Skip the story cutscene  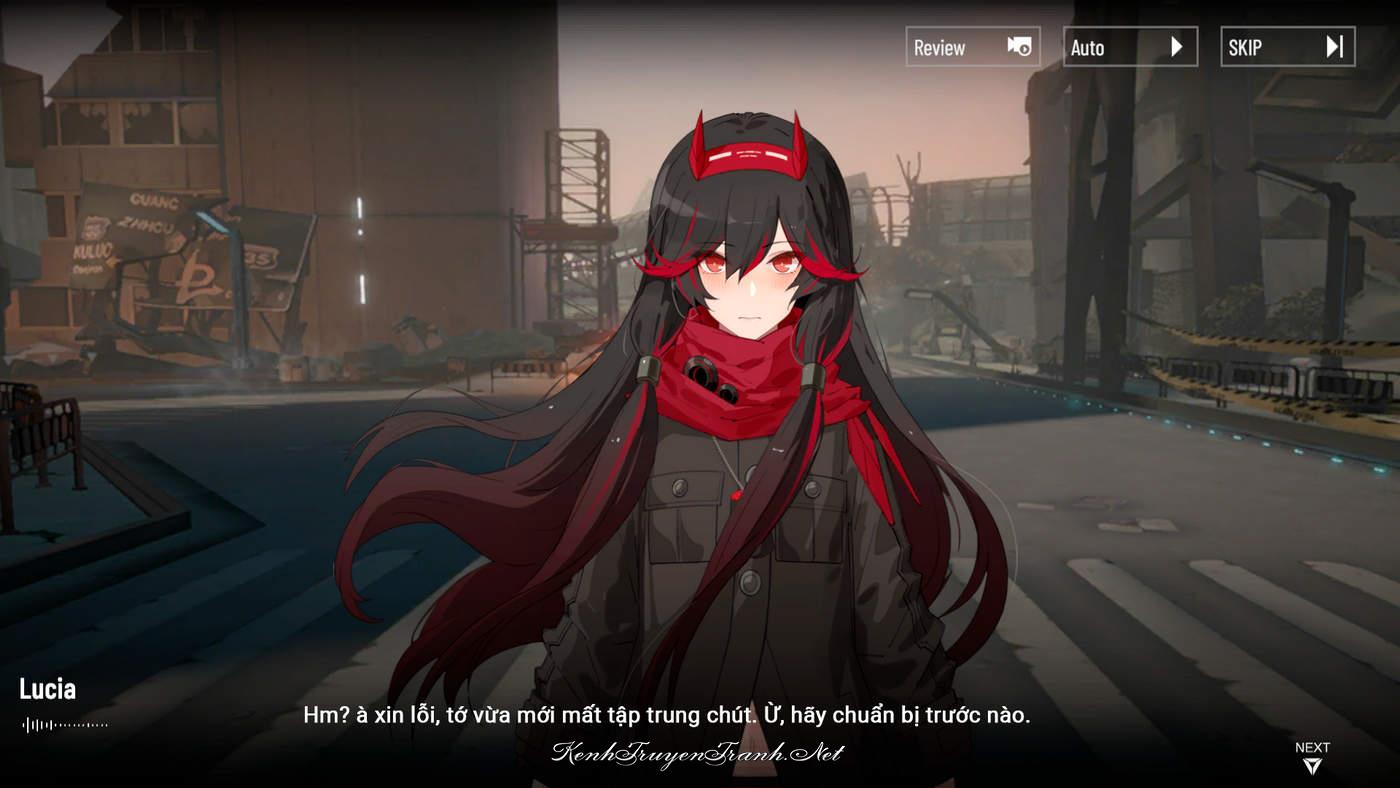(1287, 47)
